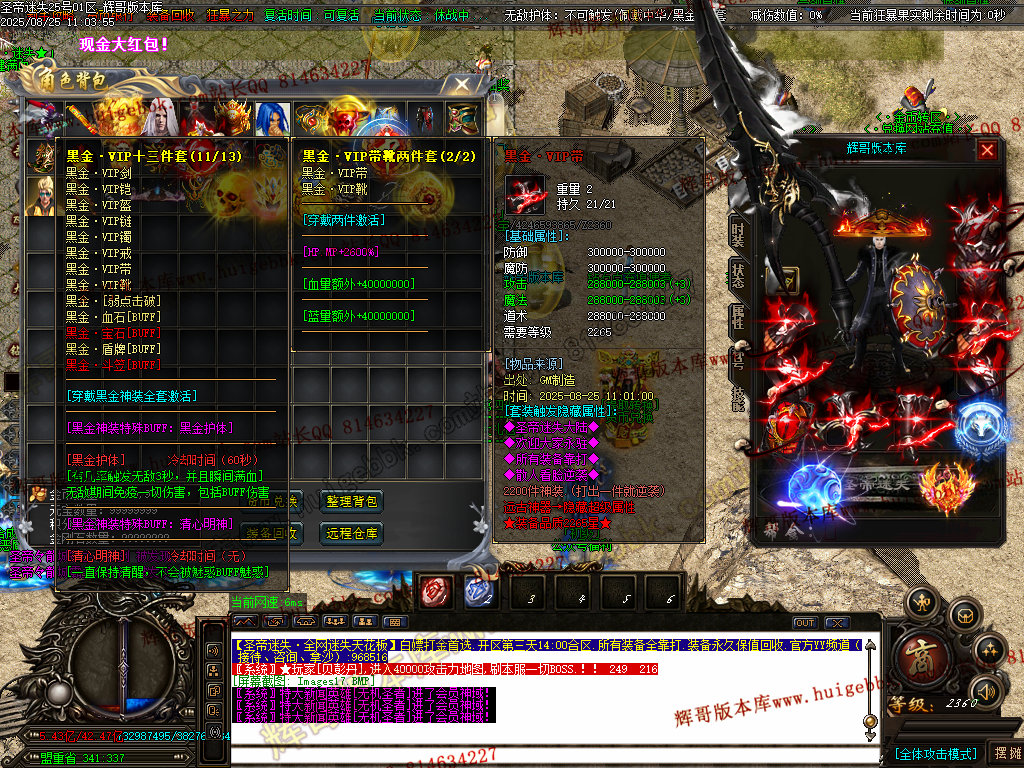Toggle sound with the speaker icon

coord(985,690)
